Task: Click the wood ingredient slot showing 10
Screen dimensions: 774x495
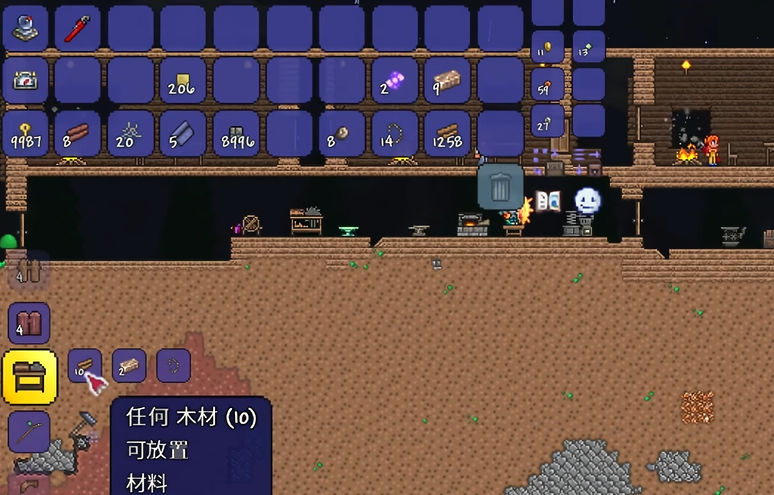Action: point(84,366)
